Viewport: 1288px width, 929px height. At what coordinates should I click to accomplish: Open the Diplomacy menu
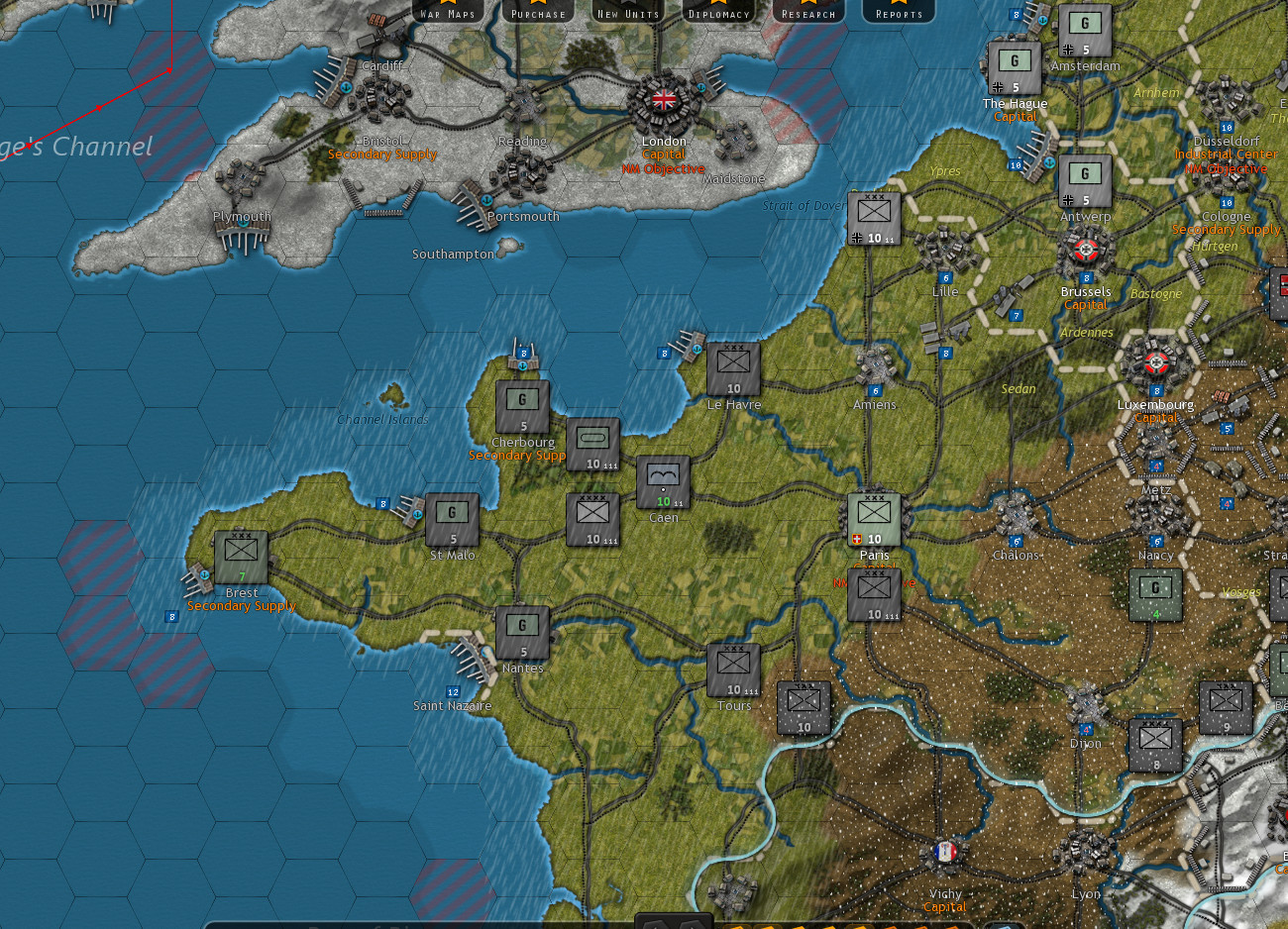718,12
